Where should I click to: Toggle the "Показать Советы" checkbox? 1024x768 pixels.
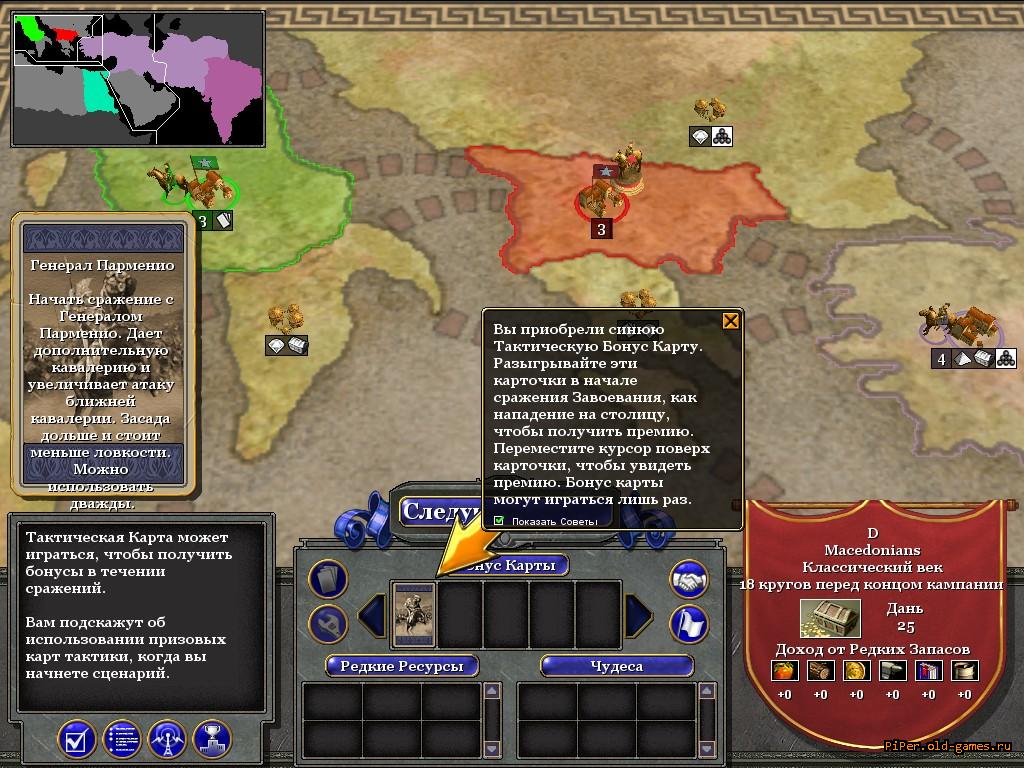[x=499, y=521]
